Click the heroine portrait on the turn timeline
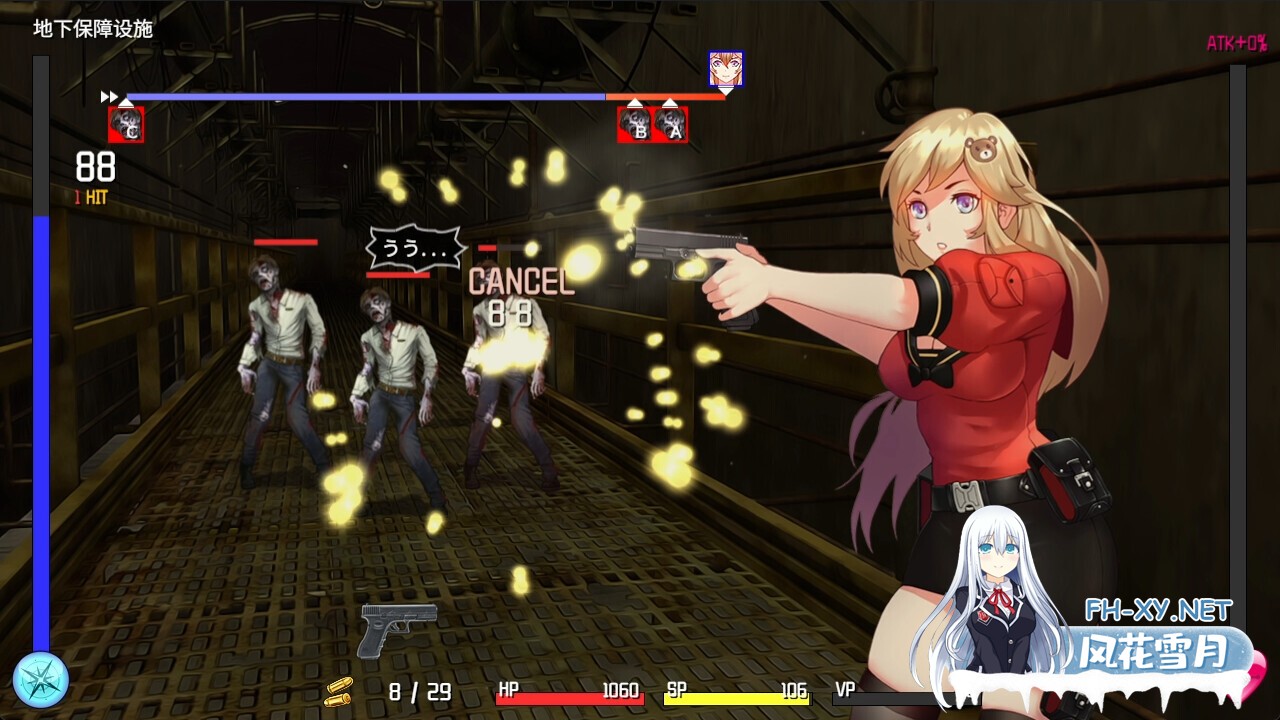The height and width of the screenshot is (720, 1280). click(725, 68)
